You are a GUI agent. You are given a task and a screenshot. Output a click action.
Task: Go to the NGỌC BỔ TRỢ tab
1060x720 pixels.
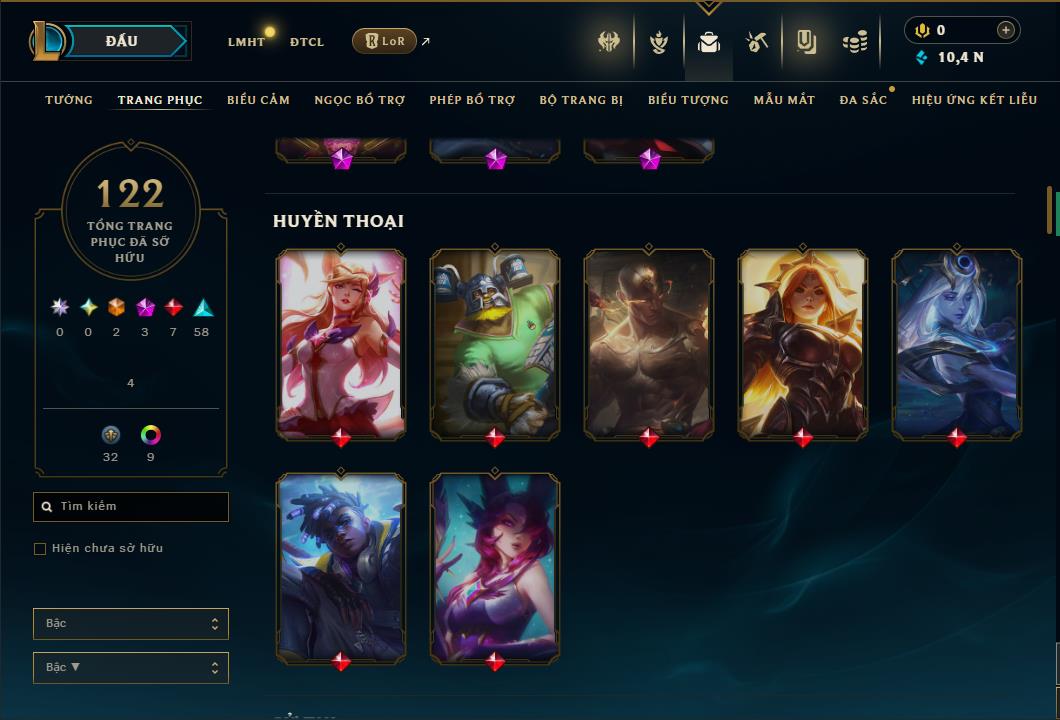tap(359, 100)
